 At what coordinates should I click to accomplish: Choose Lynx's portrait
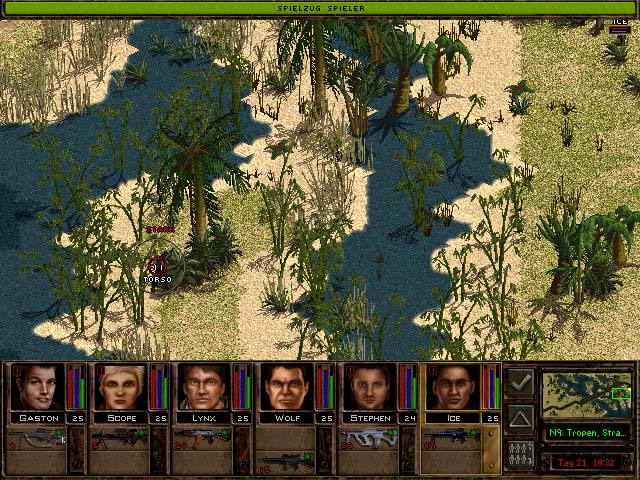click(205, 387)
